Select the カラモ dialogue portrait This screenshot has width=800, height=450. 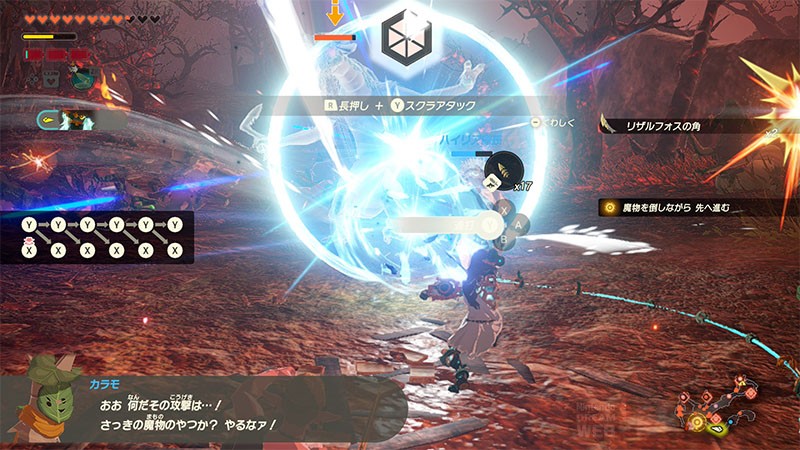click(45, 392)
